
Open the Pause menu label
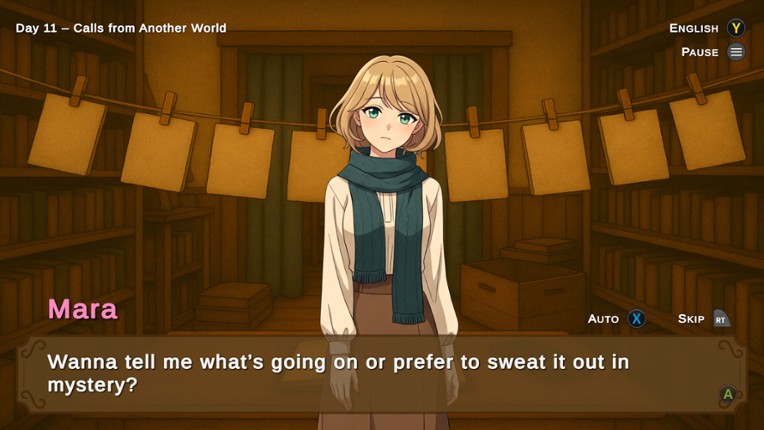tap(700, 52)
